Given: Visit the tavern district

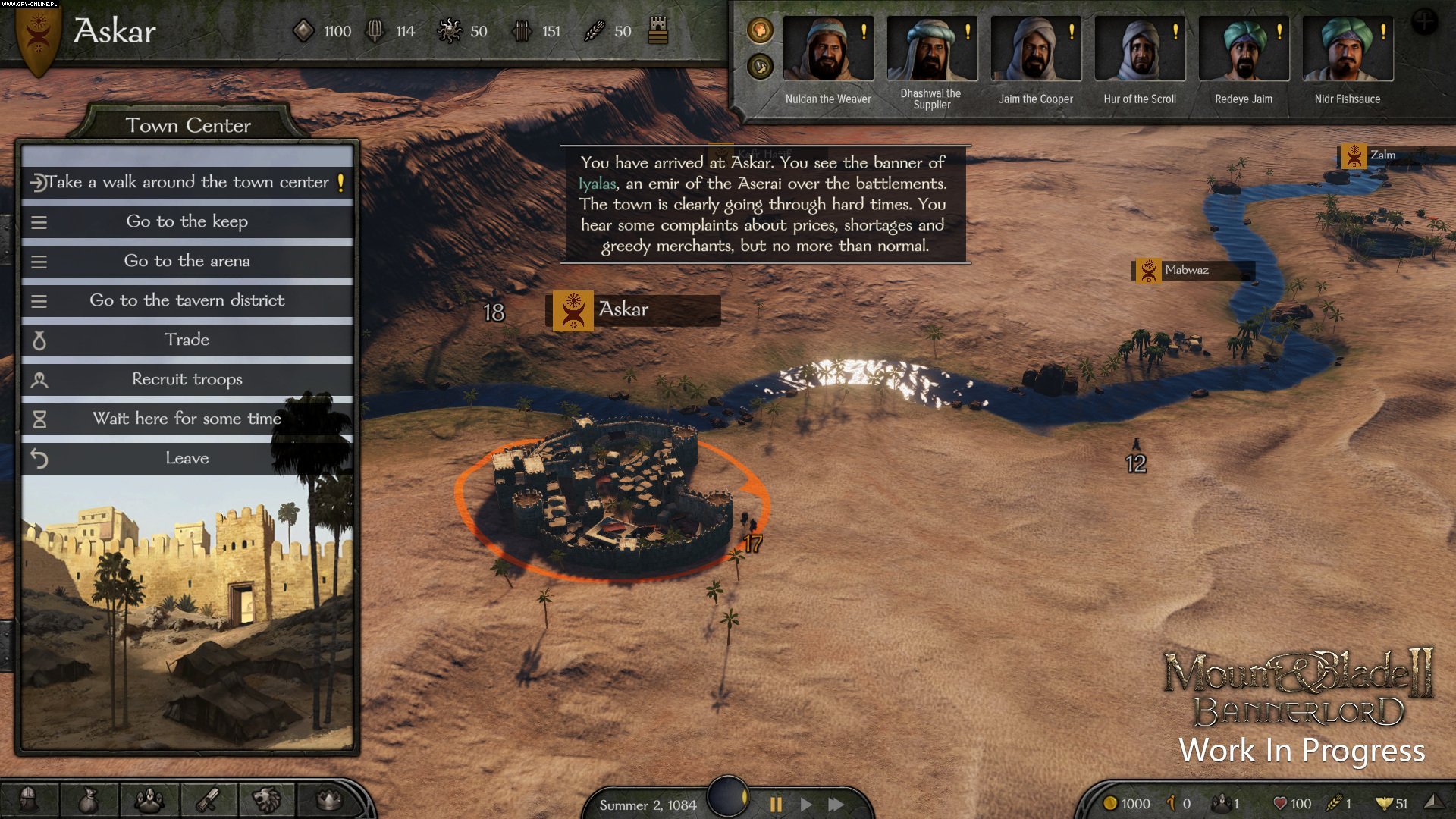Looking at the screenshot, I should coord(187,300).
